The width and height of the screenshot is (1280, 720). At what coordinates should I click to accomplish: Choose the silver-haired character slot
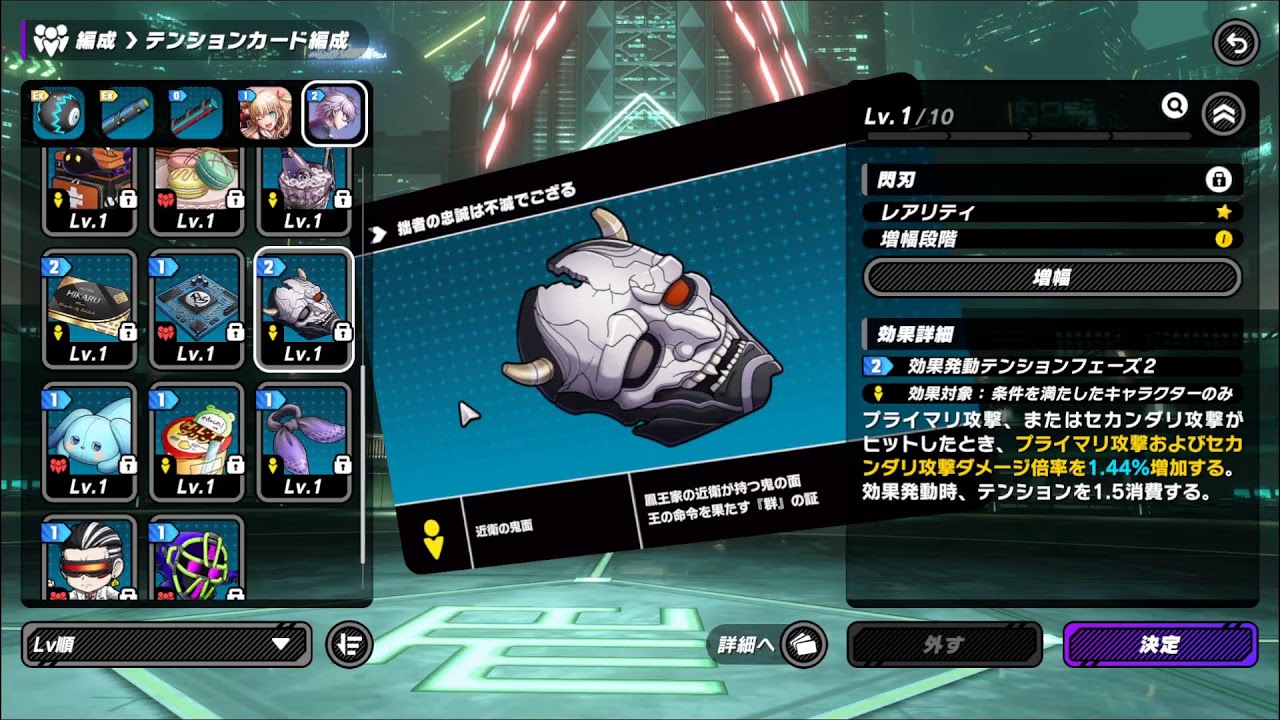(x=334, y=114)
